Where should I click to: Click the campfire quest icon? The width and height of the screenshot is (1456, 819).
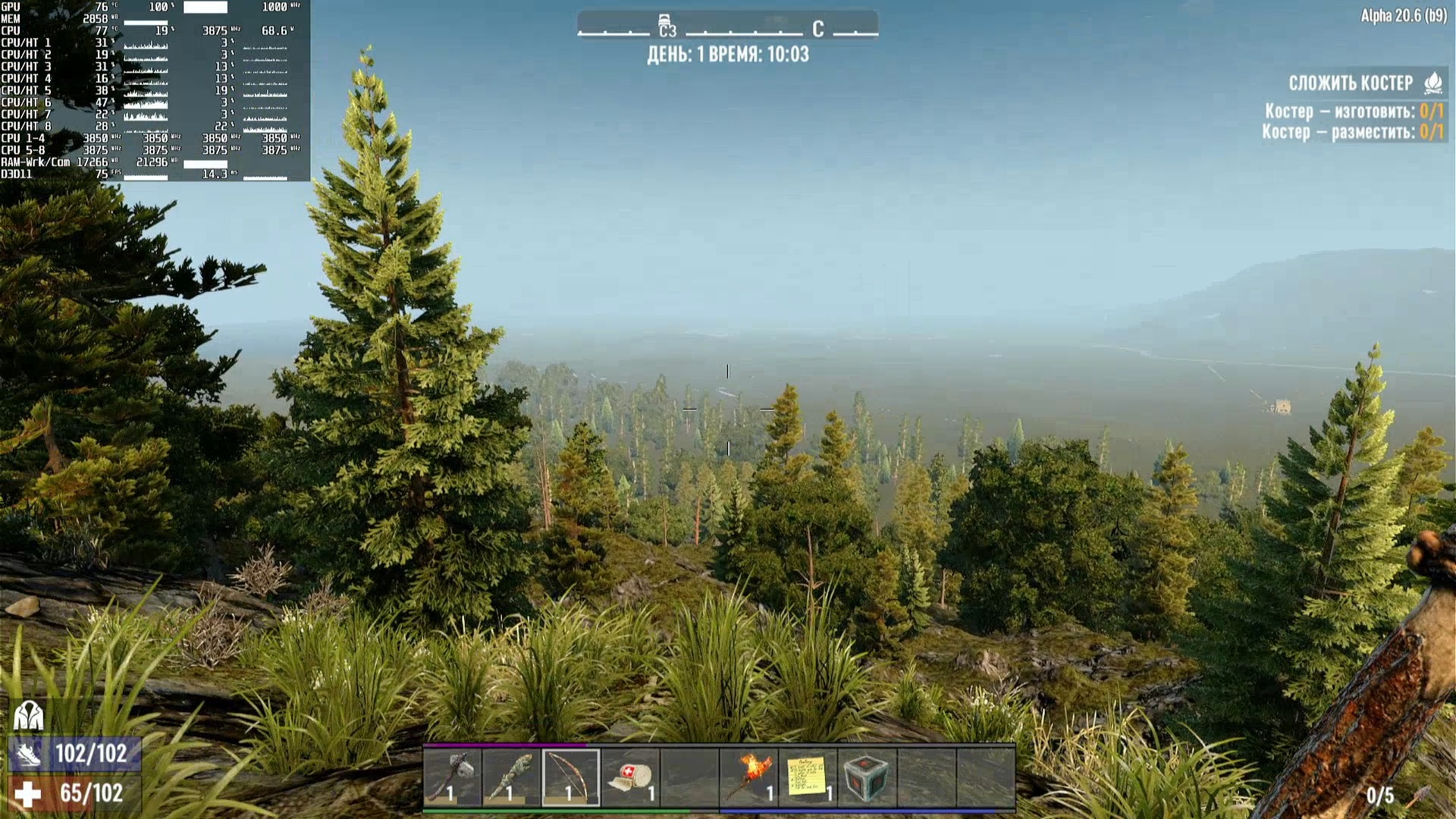1432,83
